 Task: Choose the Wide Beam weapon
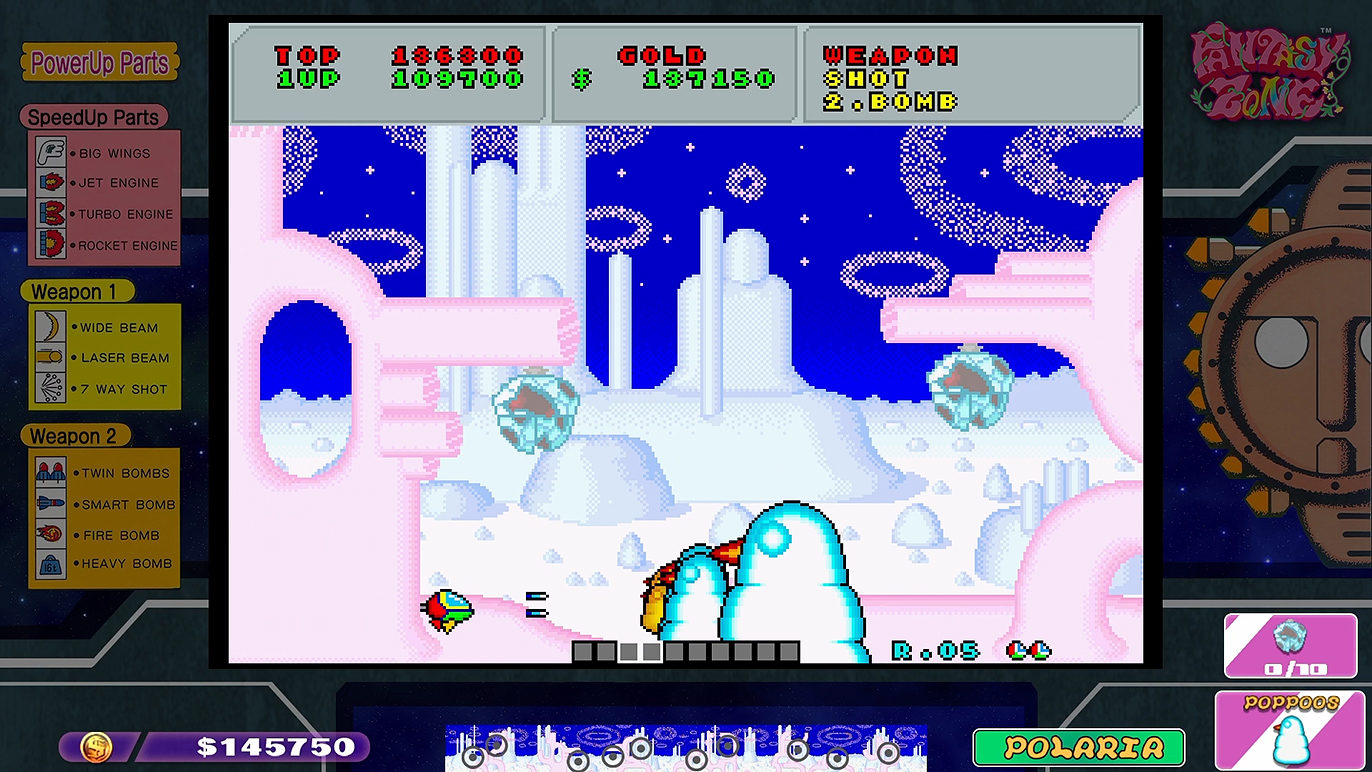(104, 327)
